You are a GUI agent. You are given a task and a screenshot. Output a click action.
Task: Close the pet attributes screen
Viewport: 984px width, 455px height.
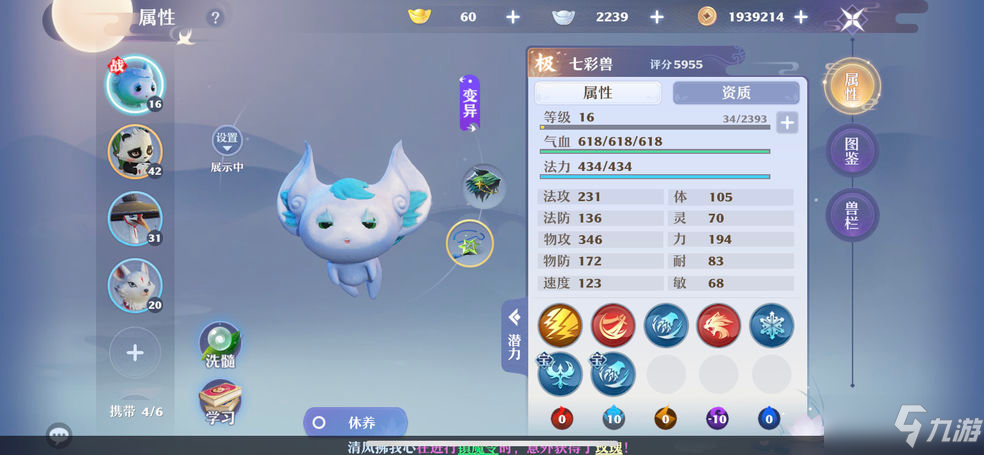(x=852, y=17)
